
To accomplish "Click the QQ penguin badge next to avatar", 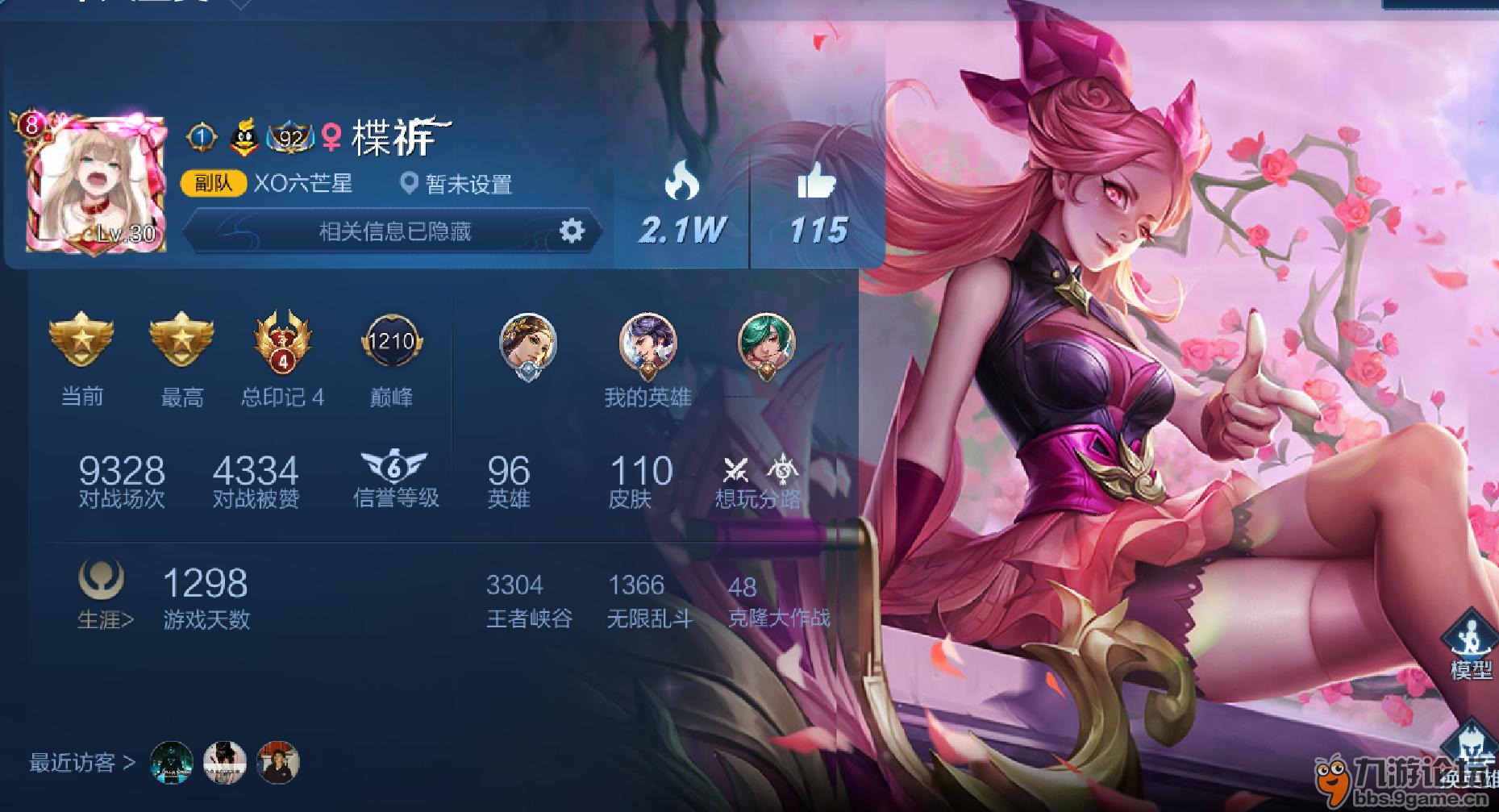I will click(x=244, y=135).
